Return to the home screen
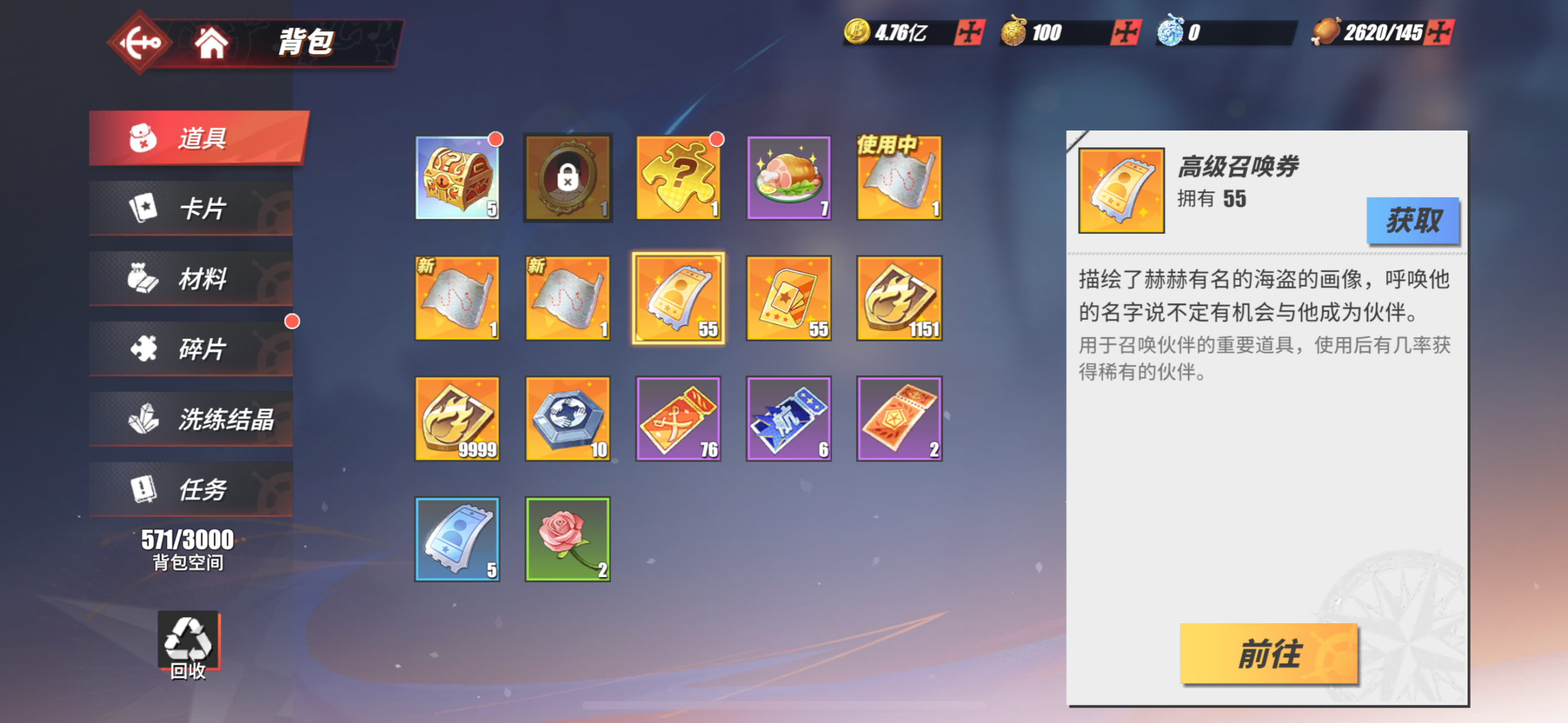This screenshot has height=723, width=1568. tap(211, 43)
